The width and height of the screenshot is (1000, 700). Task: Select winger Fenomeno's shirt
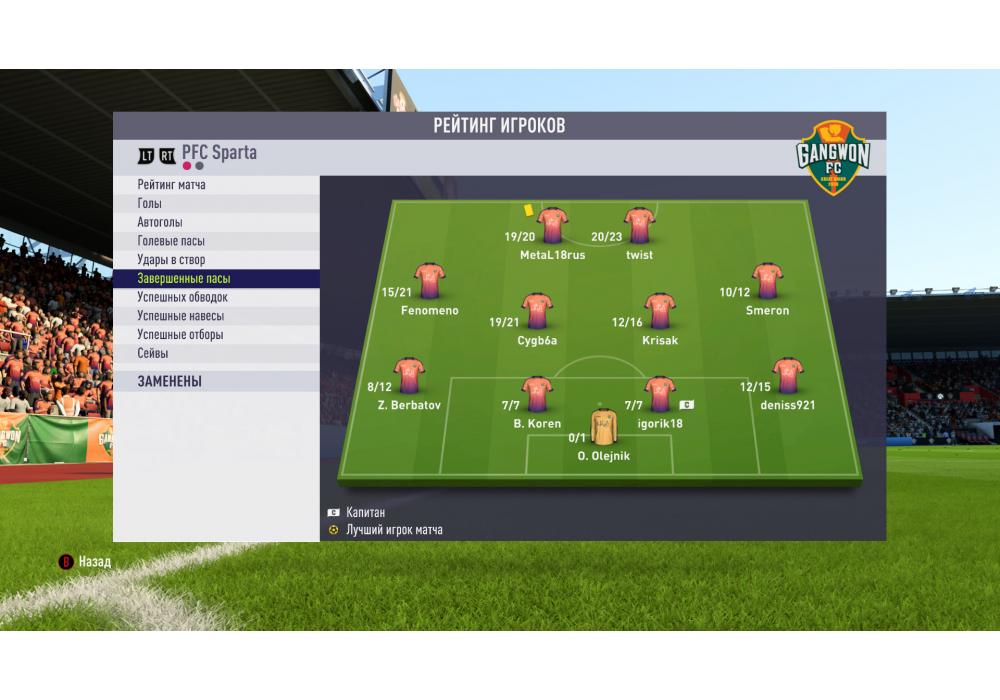point(429,282)
